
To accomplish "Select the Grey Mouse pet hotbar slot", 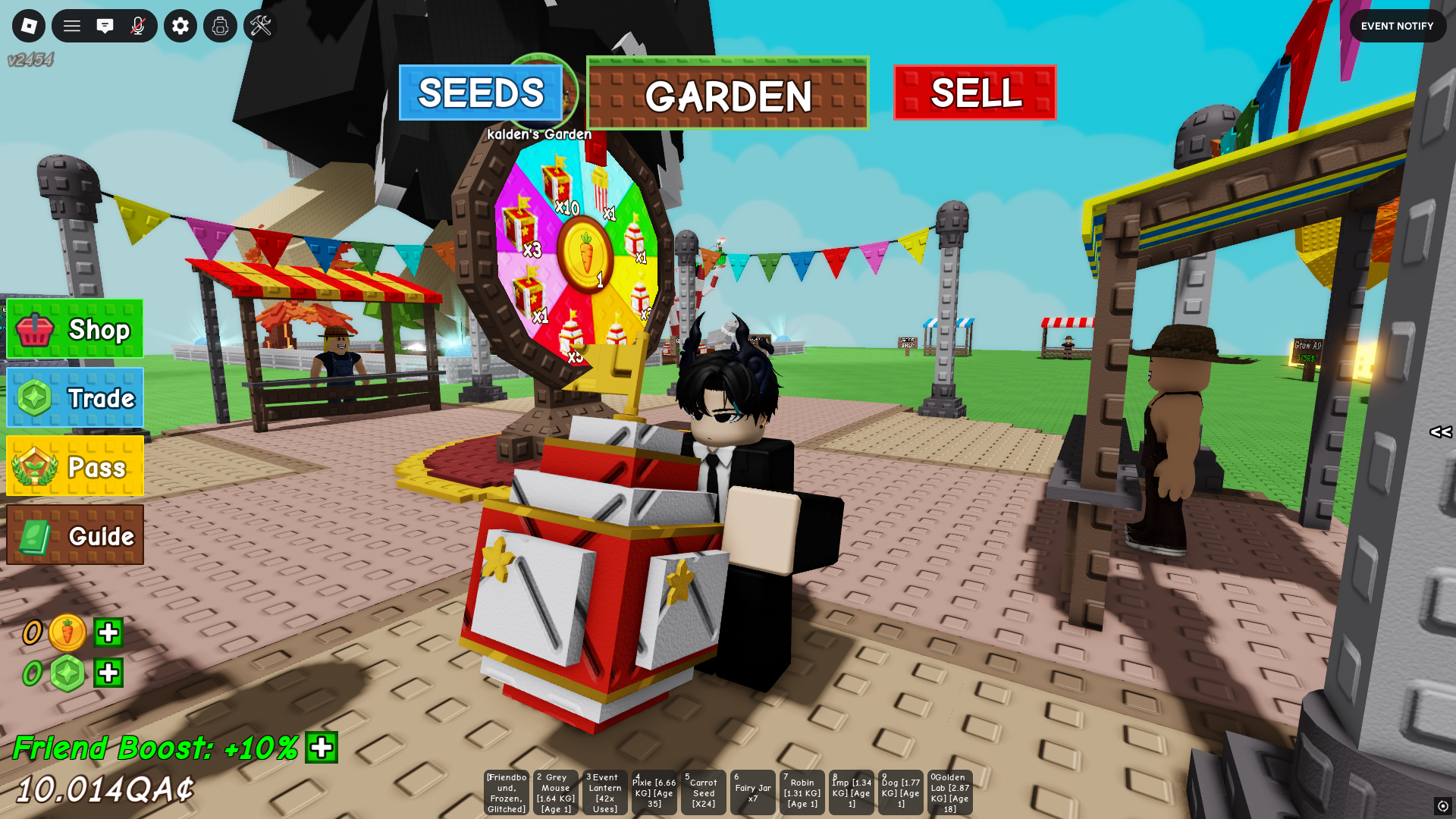I will point(555,792).
